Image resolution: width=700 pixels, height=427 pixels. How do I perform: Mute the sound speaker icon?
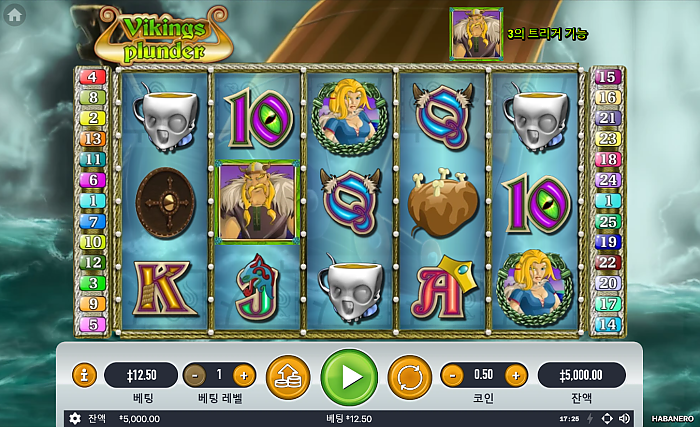tap(624, 419)
